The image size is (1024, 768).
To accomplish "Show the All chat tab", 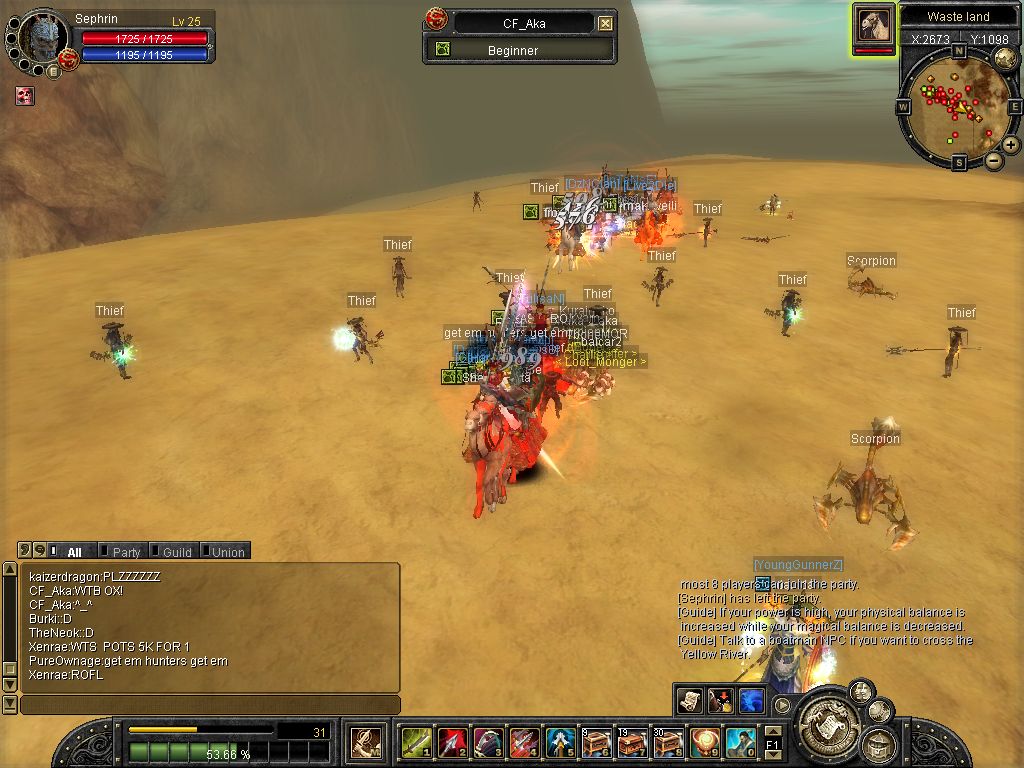I will pyautogui.click(x=73, y=552).
